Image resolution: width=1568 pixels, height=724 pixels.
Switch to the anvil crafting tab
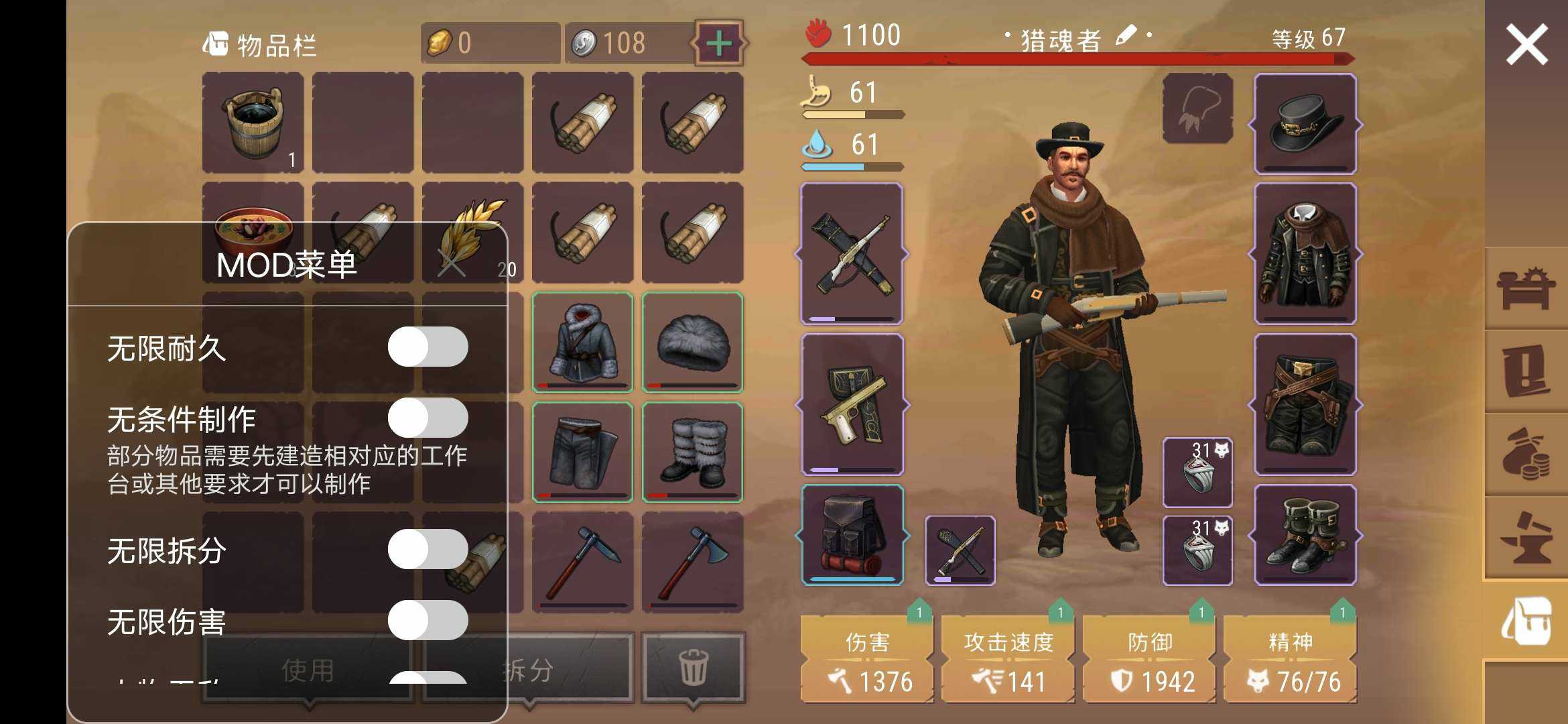[1526, 538]
